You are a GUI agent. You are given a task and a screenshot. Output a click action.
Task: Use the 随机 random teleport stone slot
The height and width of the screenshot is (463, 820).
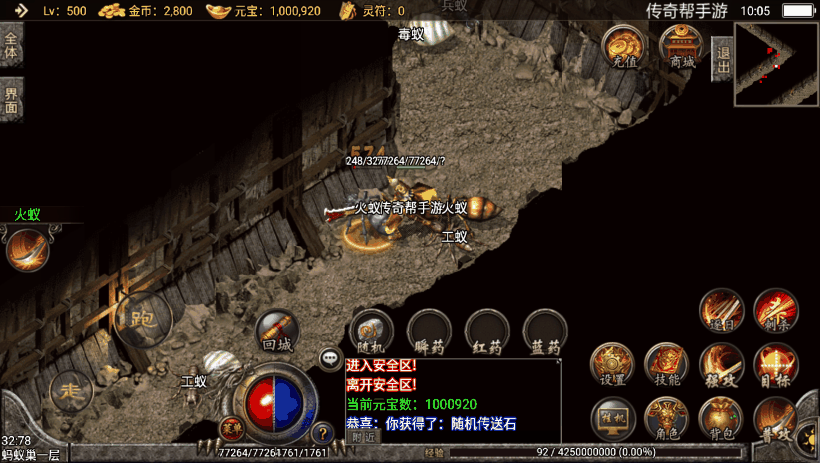[371, 331]
